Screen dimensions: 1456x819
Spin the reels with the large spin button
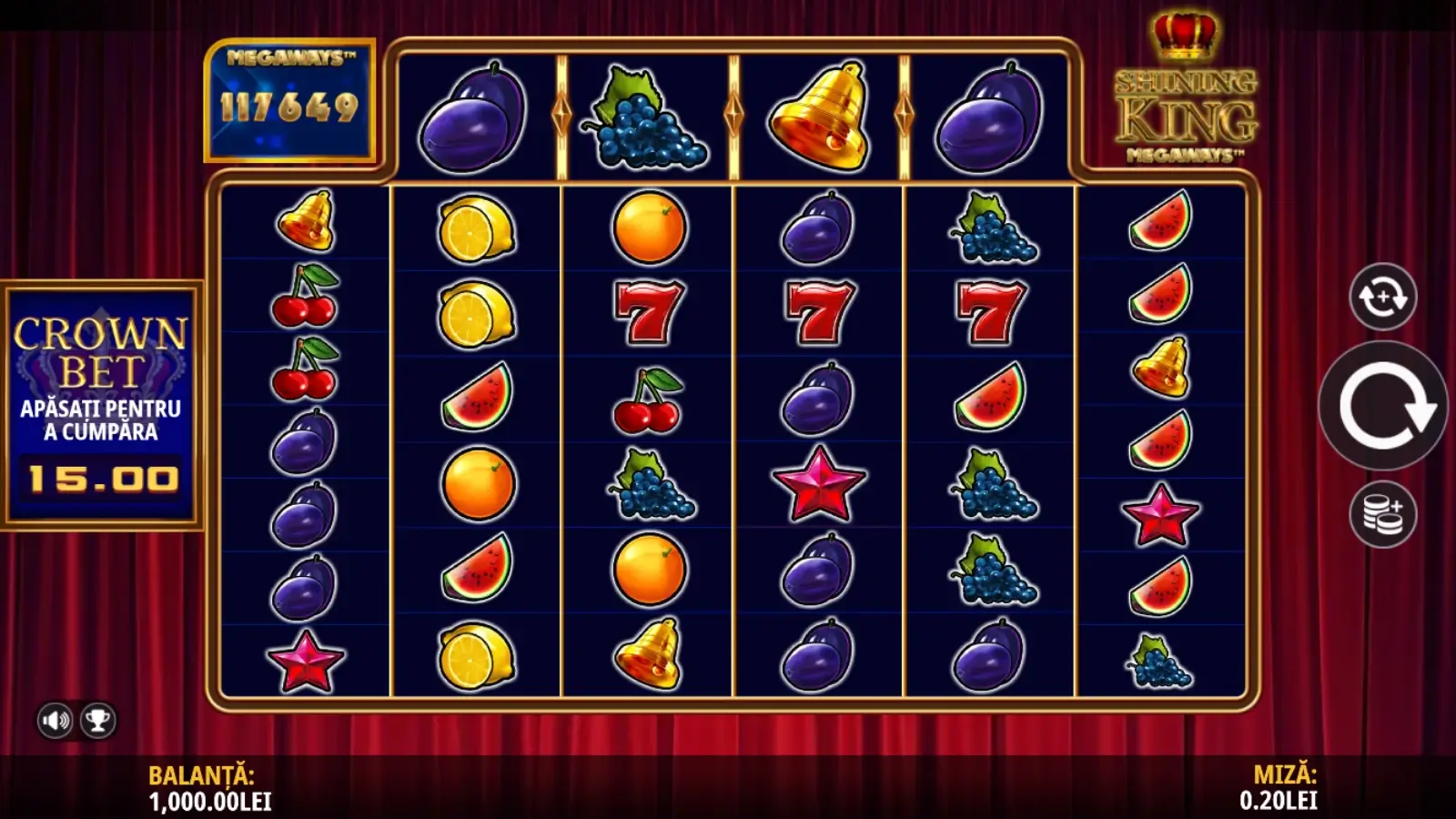click(1382, 407)
